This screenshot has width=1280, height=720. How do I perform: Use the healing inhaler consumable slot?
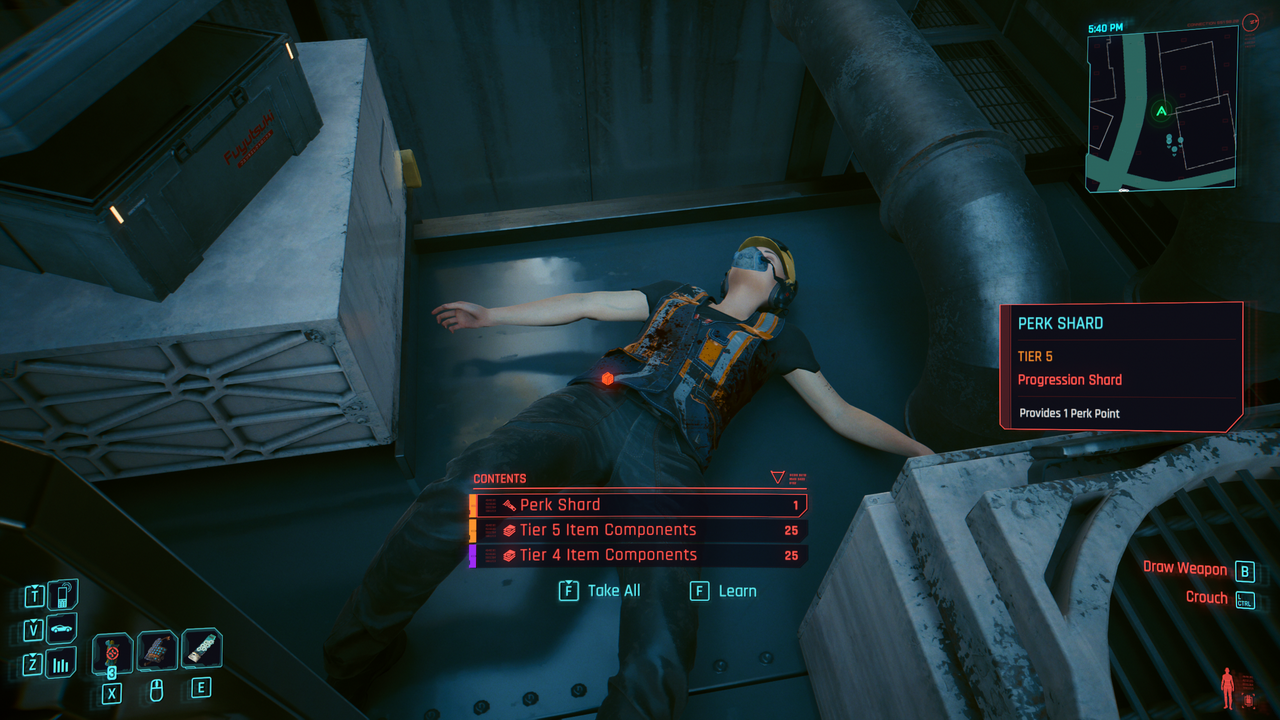pos(113,653)
